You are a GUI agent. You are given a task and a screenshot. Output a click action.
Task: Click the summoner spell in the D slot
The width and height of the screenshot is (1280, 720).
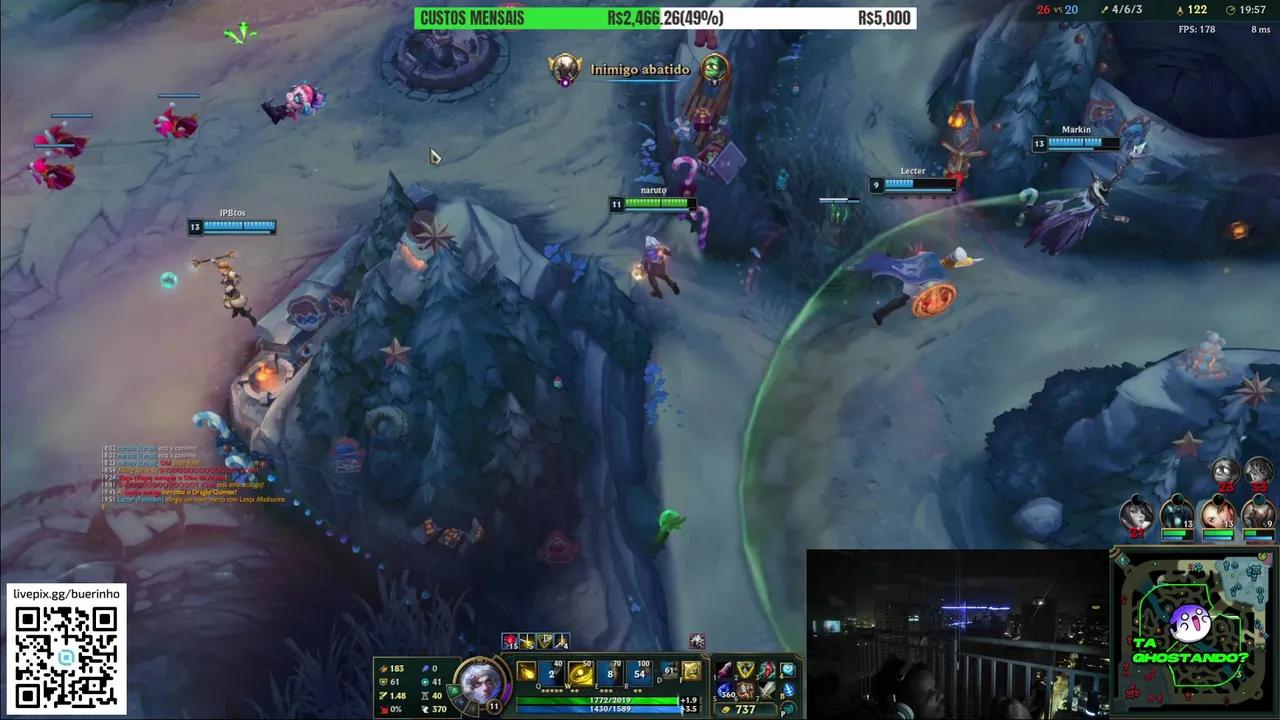click(668, 671)
